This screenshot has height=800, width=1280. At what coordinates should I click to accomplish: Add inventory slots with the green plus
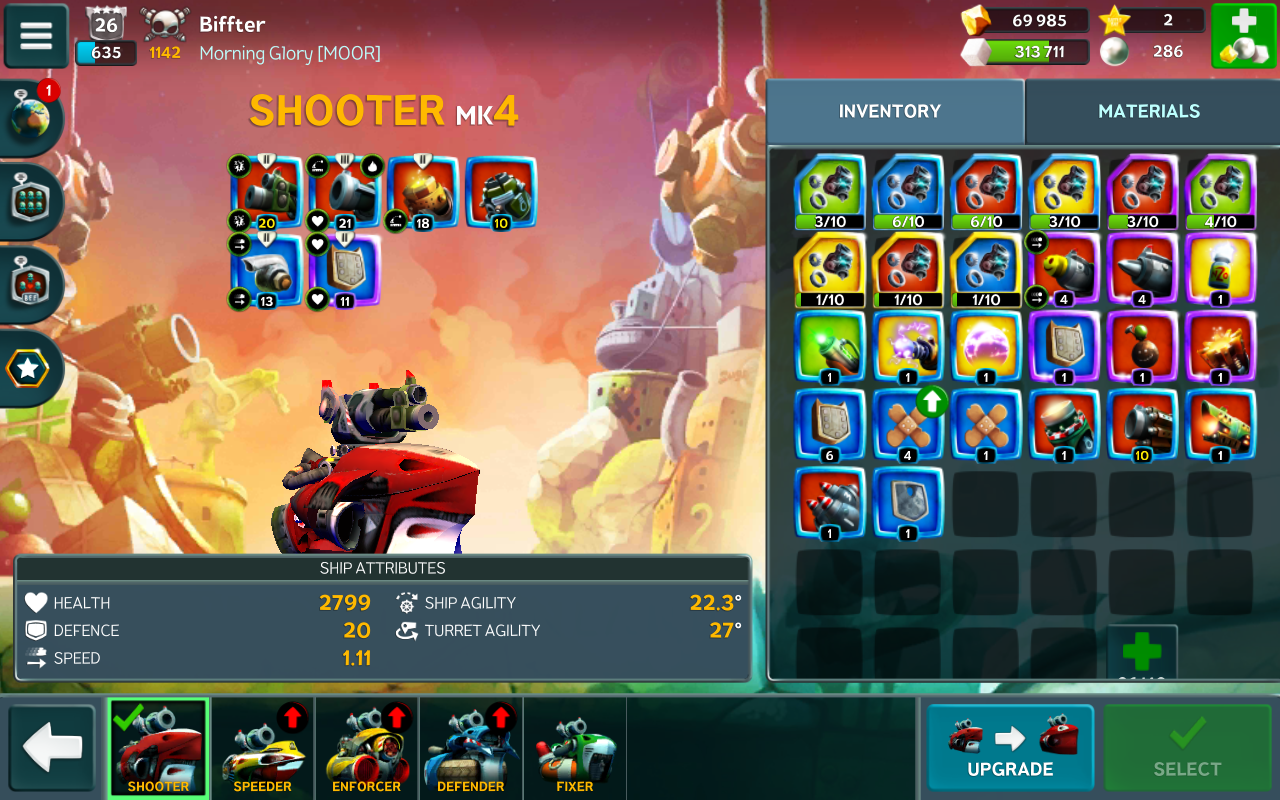coord(1142,652)
